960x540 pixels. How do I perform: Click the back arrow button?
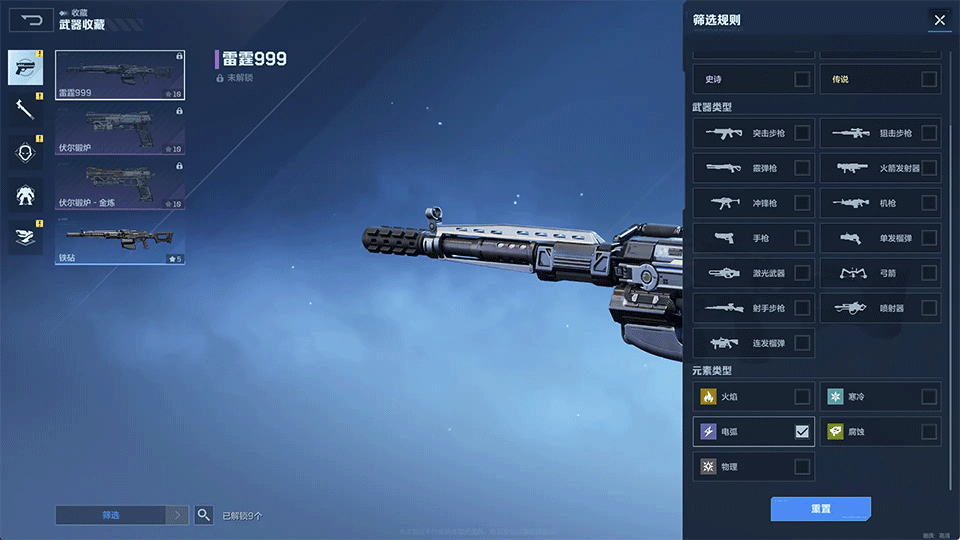click(32, 20)
